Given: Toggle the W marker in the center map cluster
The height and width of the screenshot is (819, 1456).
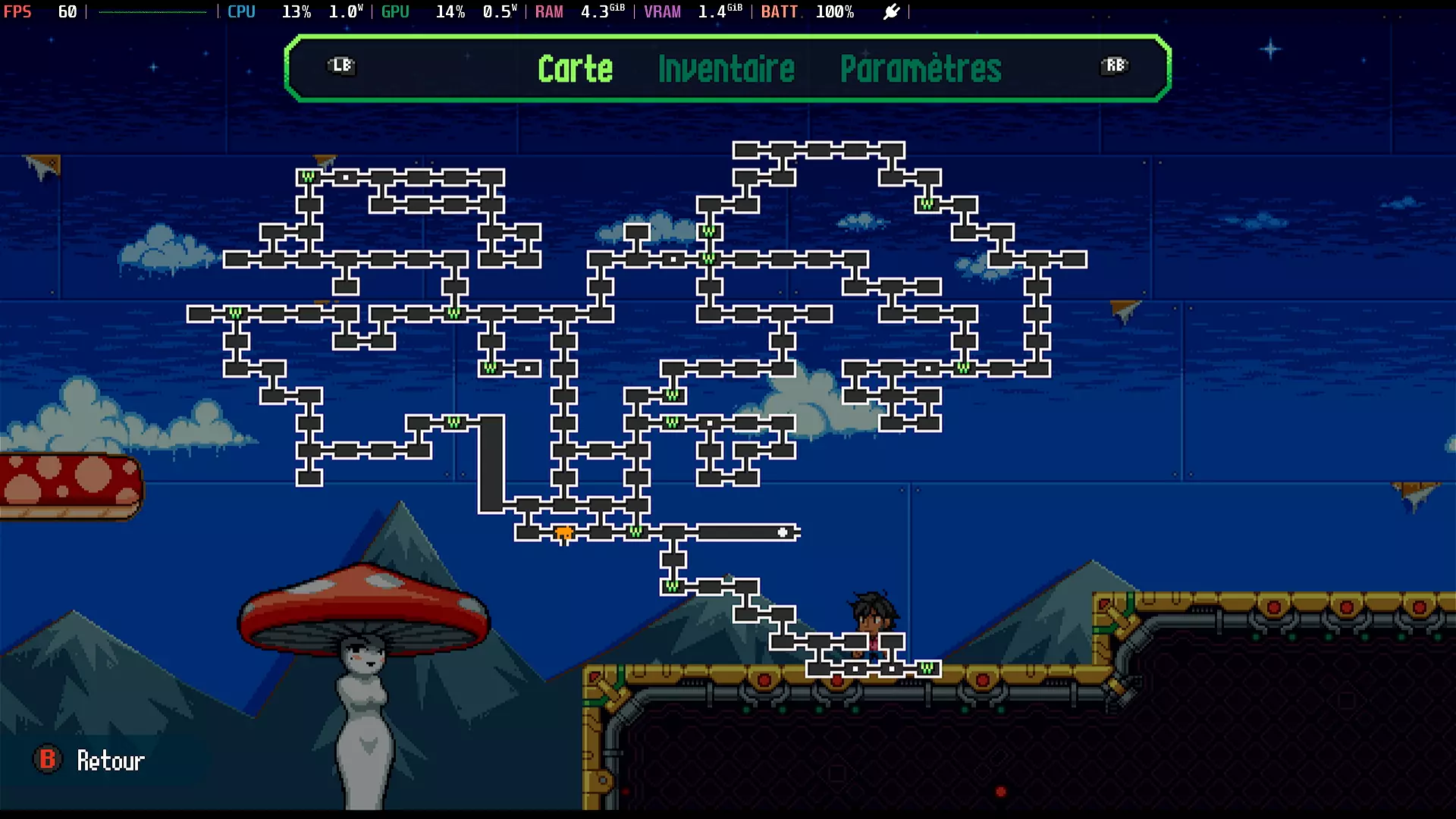Looking at the screenshot, I should click(671, 394).
